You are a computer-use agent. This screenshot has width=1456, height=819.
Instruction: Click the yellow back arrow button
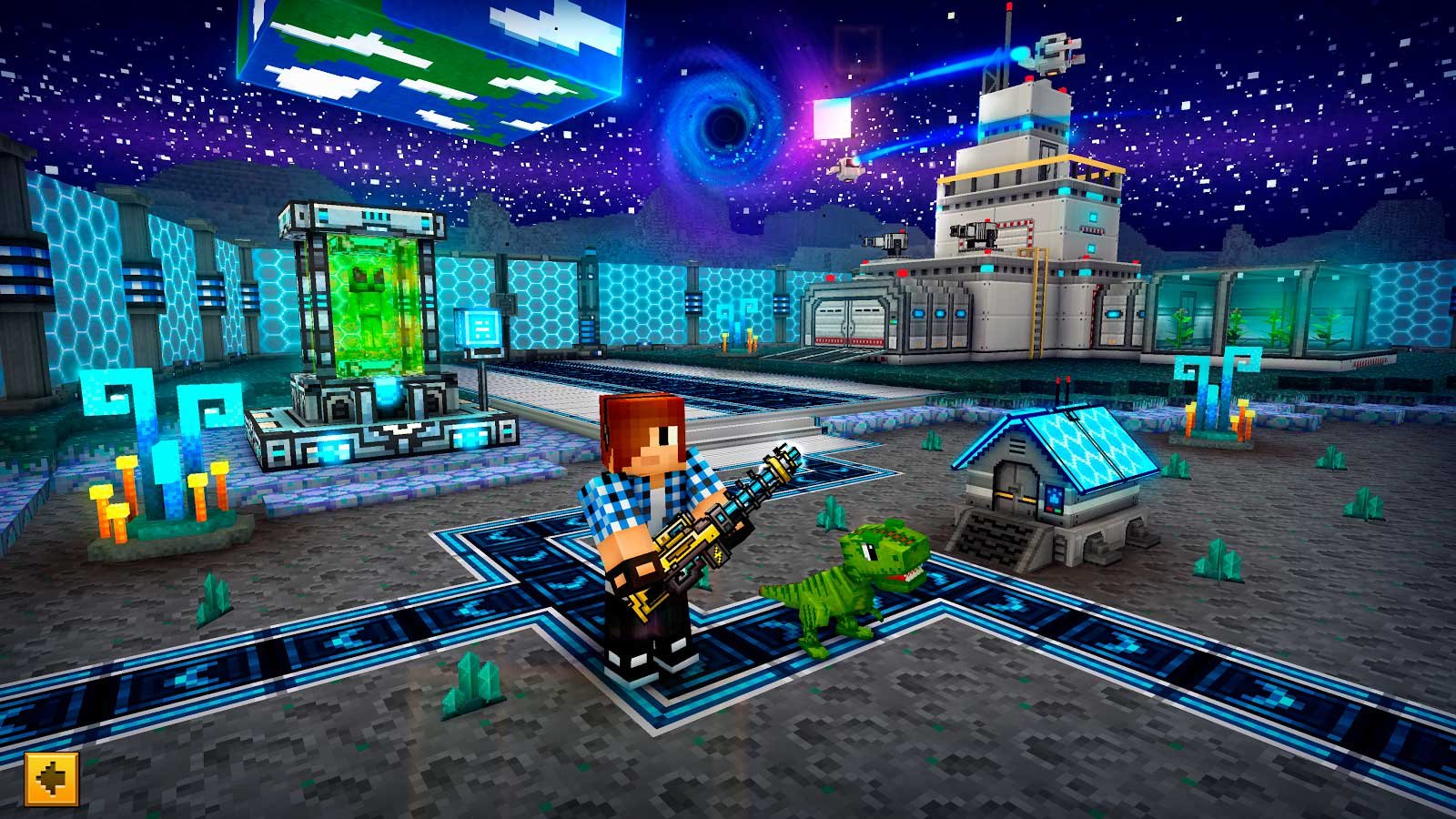pyautogui.click(x=52, y=779)
